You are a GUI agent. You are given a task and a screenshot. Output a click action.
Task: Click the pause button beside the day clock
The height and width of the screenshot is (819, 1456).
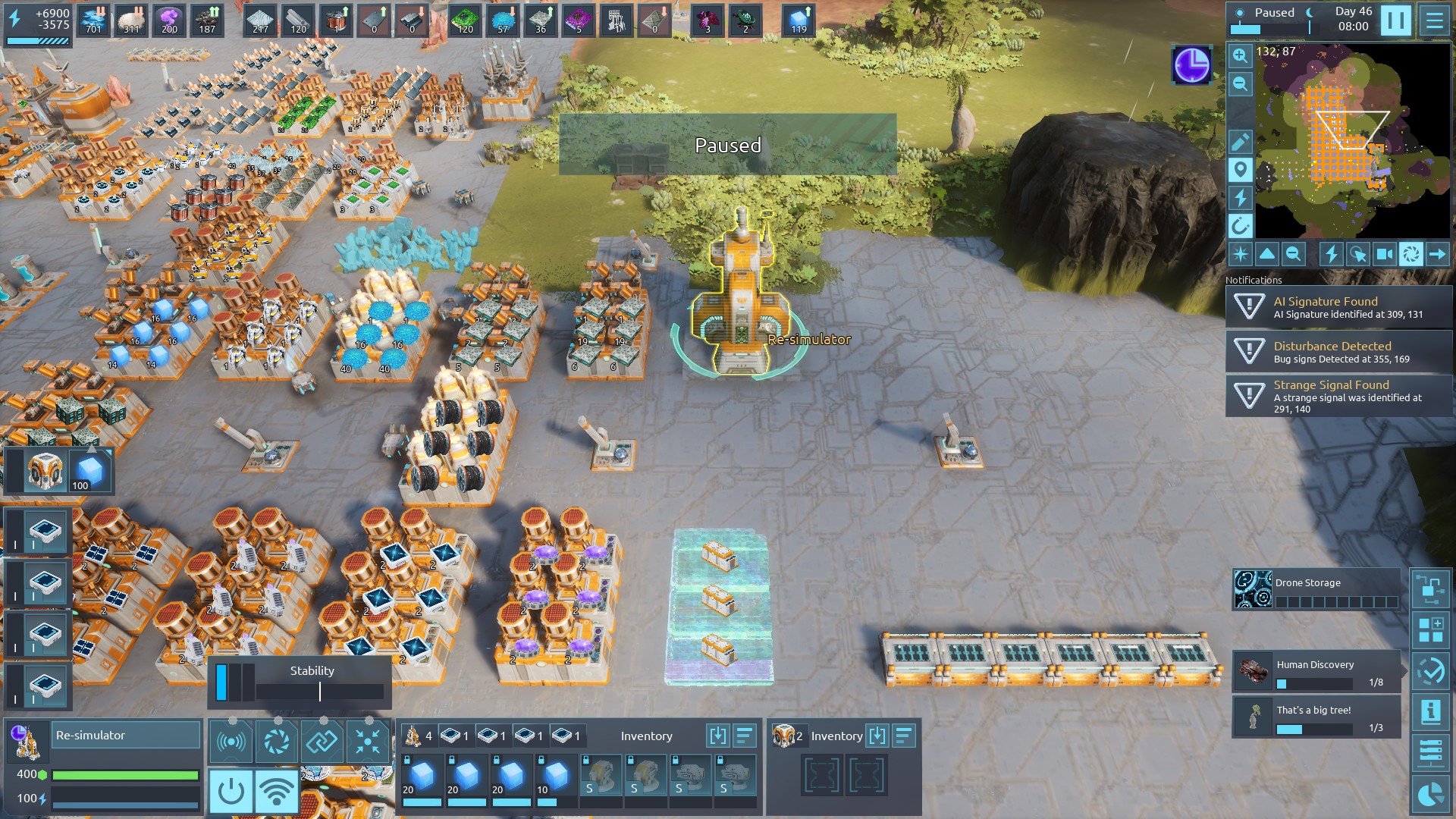[x=1395, y=20]
